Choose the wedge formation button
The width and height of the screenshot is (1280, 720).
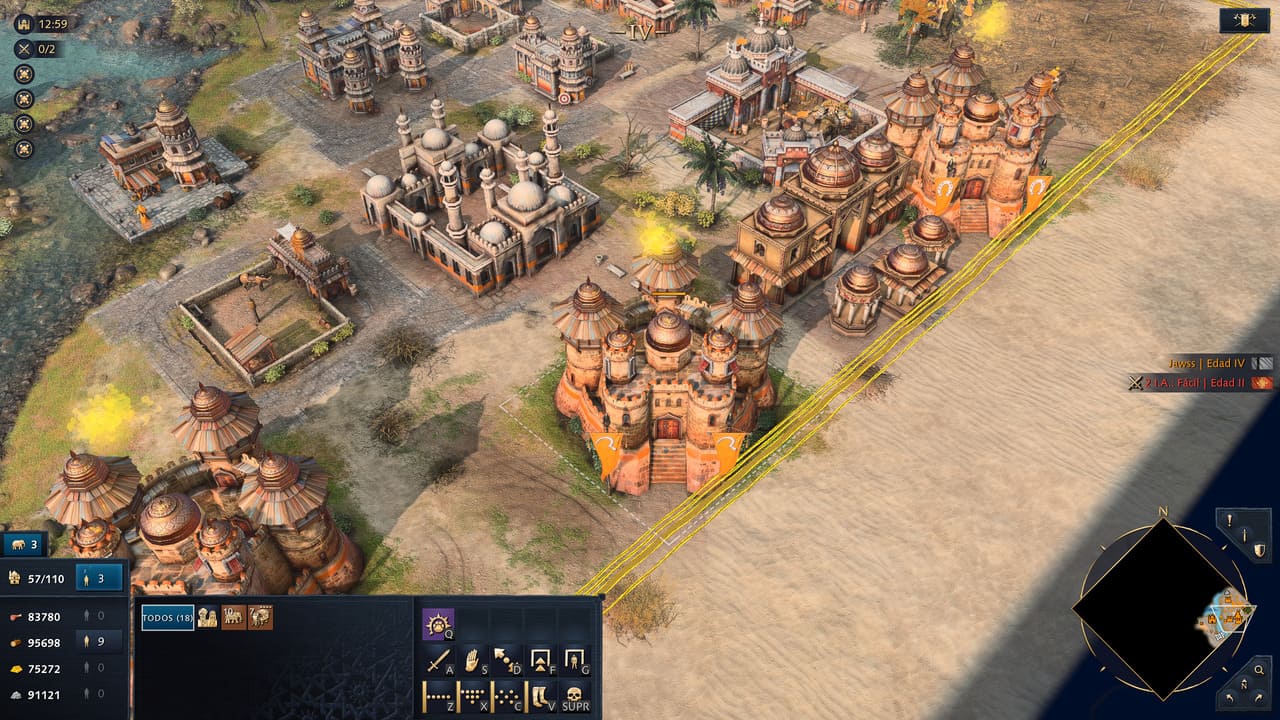[x=473, y=695]
